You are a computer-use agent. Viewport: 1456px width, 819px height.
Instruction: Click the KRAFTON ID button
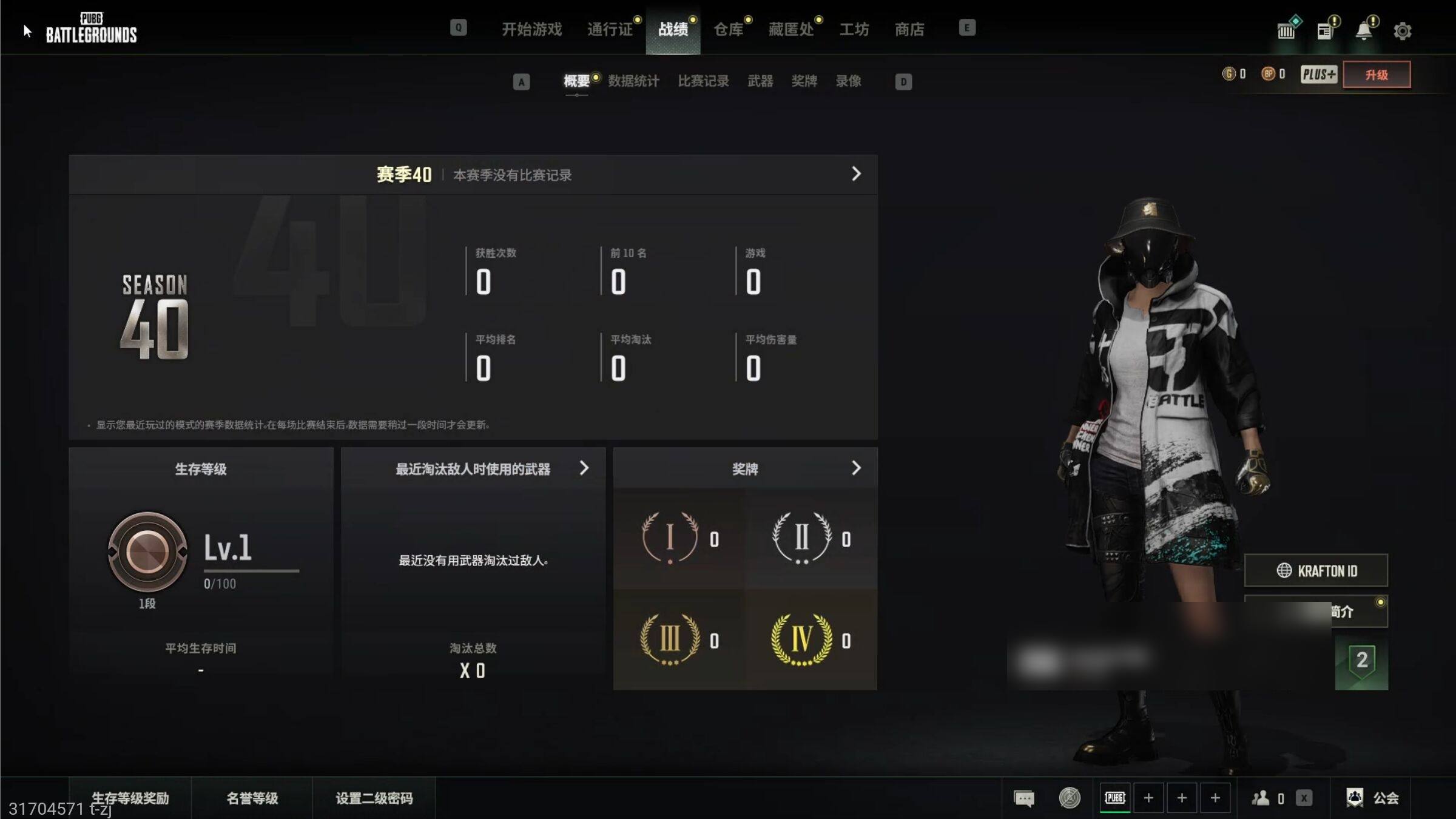[x=1316, y=571]
